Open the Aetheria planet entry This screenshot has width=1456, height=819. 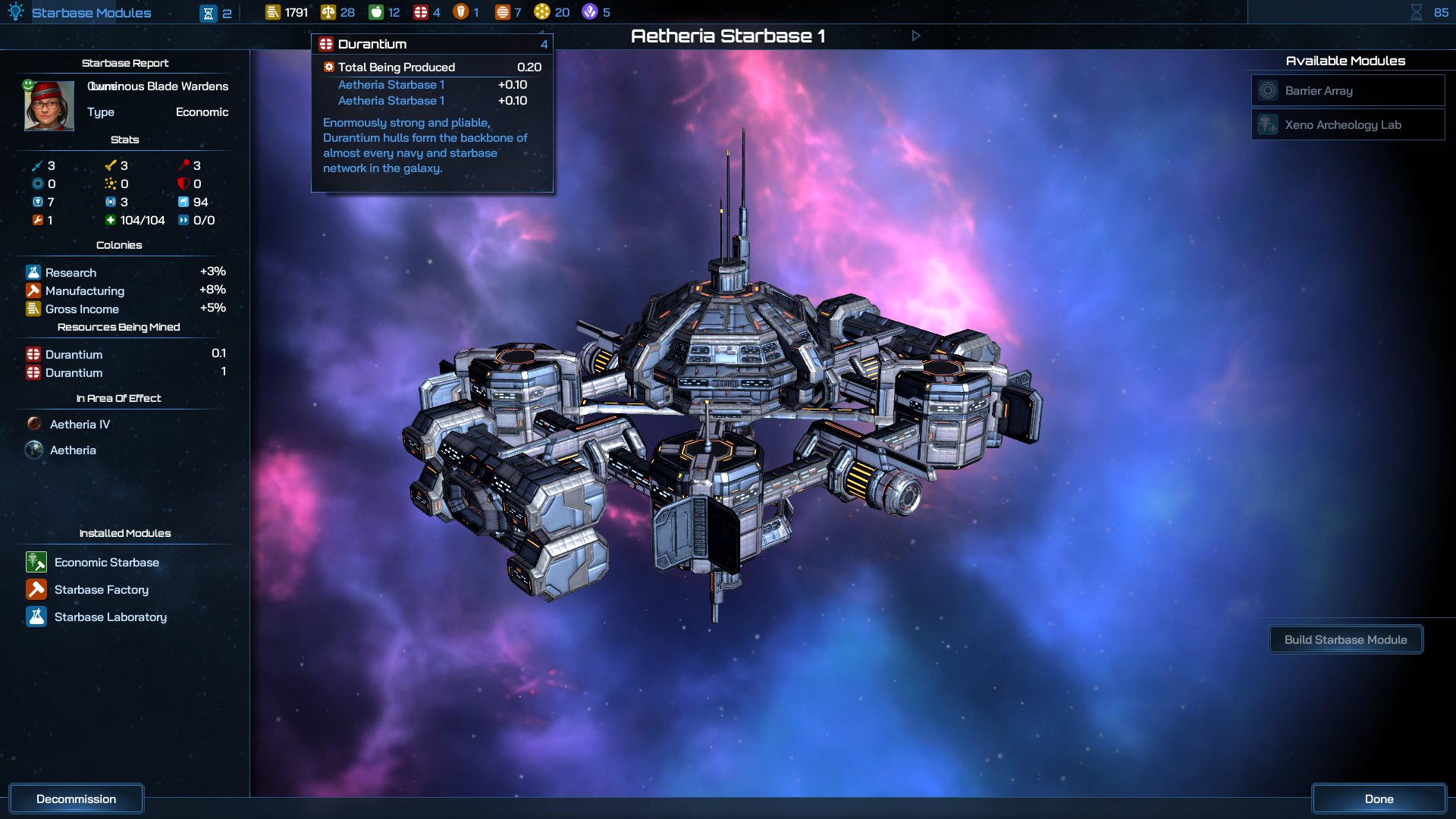[73, 450]
